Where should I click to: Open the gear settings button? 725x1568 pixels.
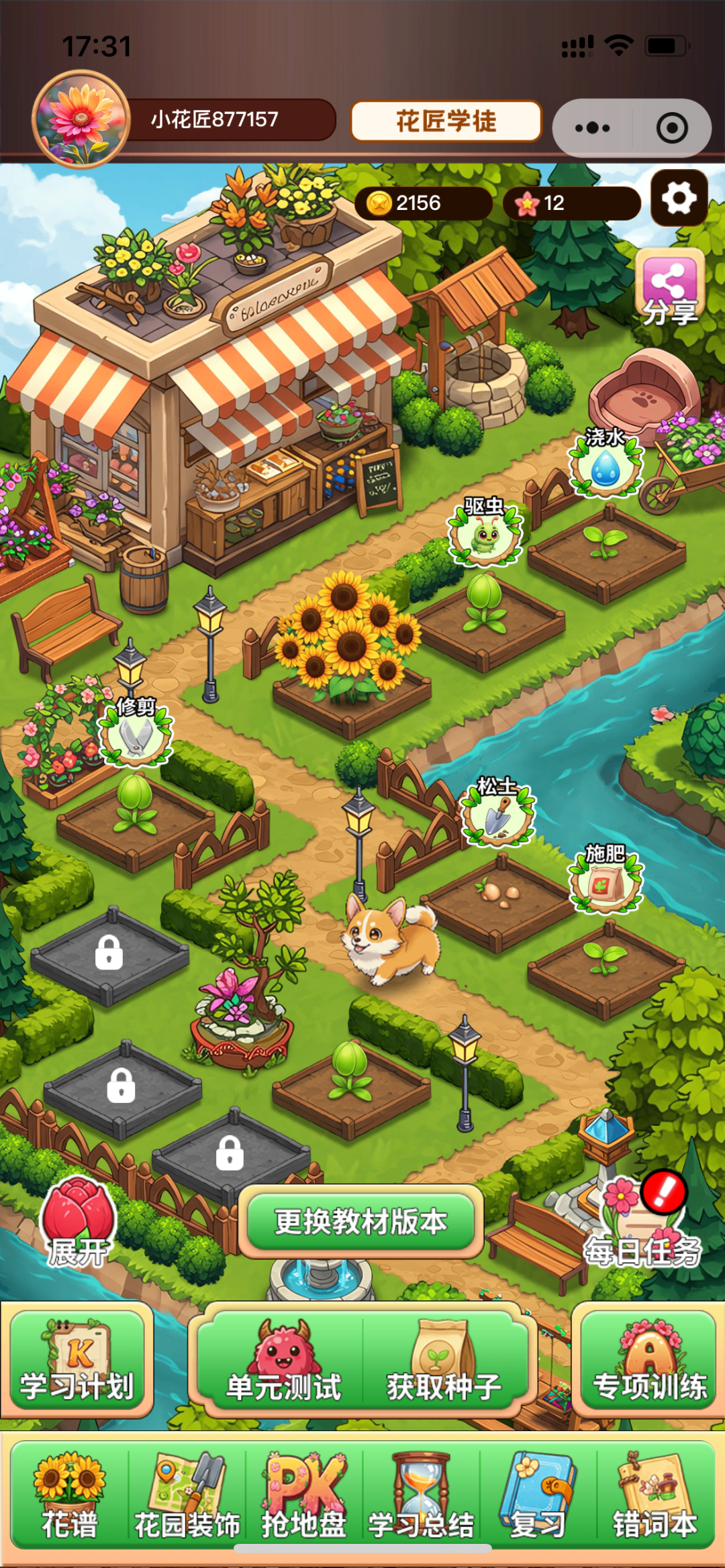coord(679,199)
